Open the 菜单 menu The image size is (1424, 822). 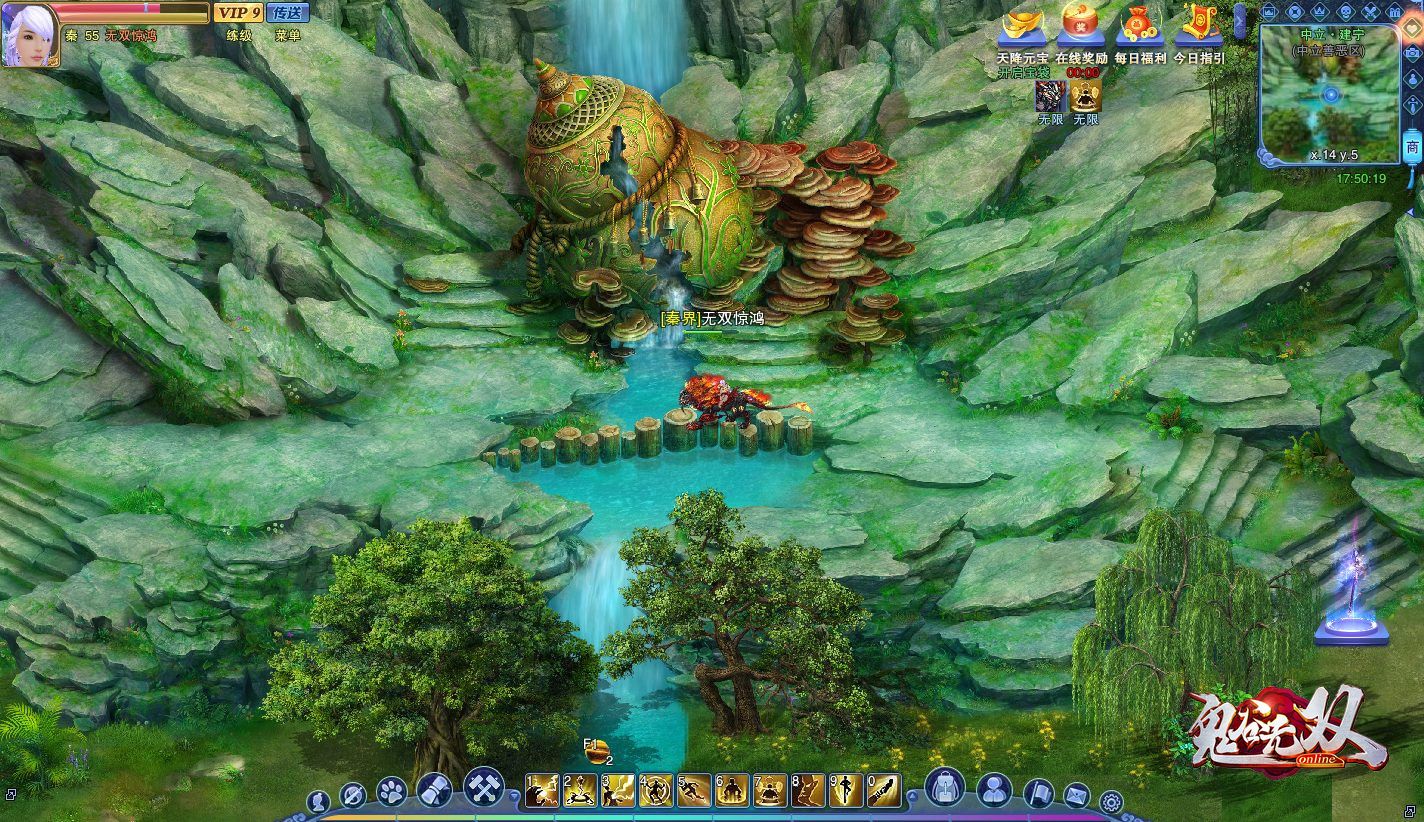tap(288, 35)
